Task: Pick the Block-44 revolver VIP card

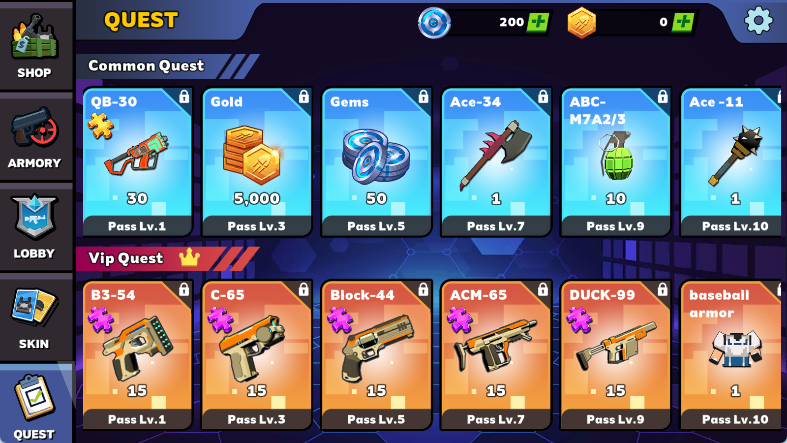Action: (x=376, y=355)
